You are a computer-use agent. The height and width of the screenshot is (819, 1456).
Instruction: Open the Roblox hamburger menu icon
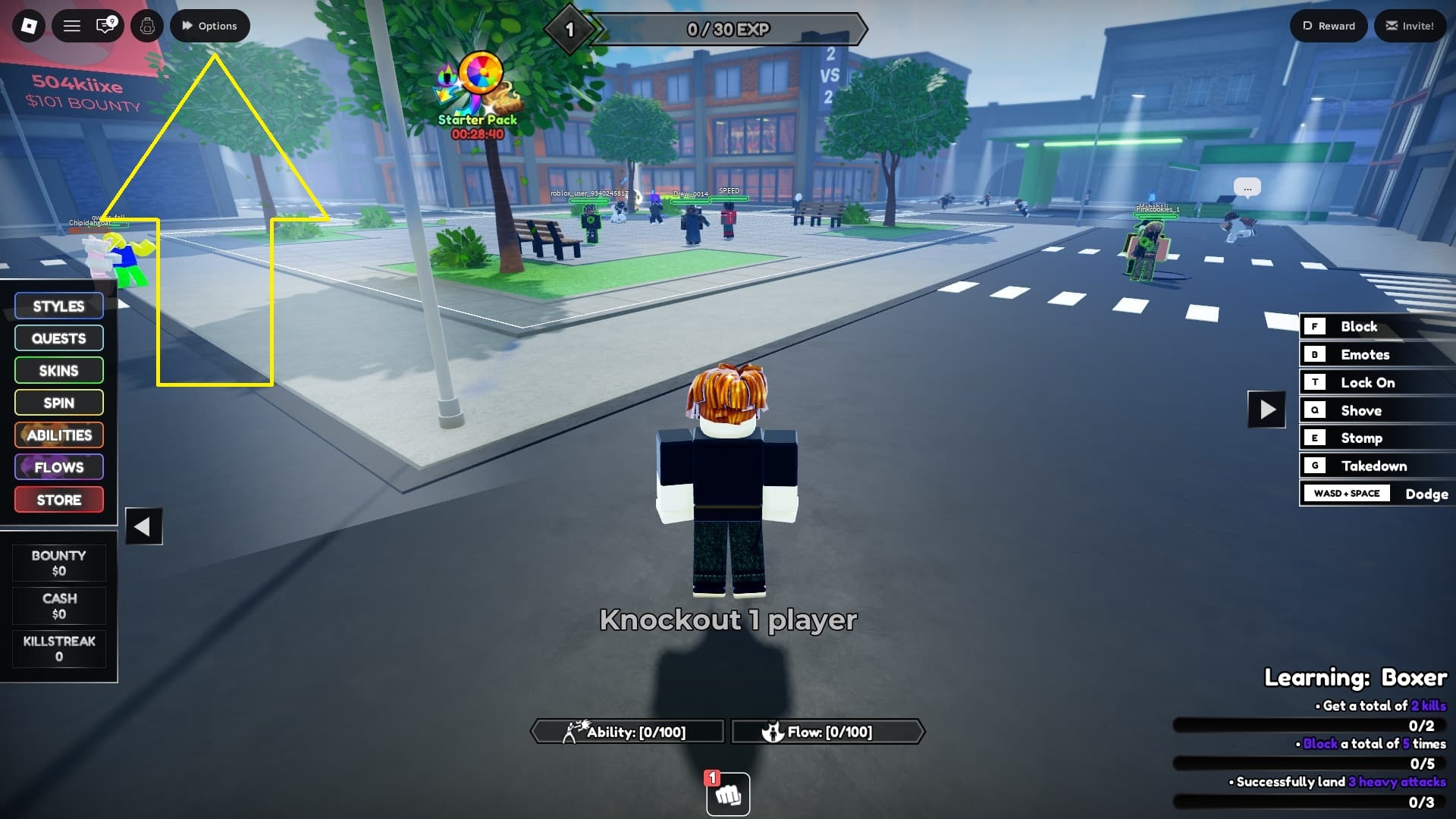[71, 25]
